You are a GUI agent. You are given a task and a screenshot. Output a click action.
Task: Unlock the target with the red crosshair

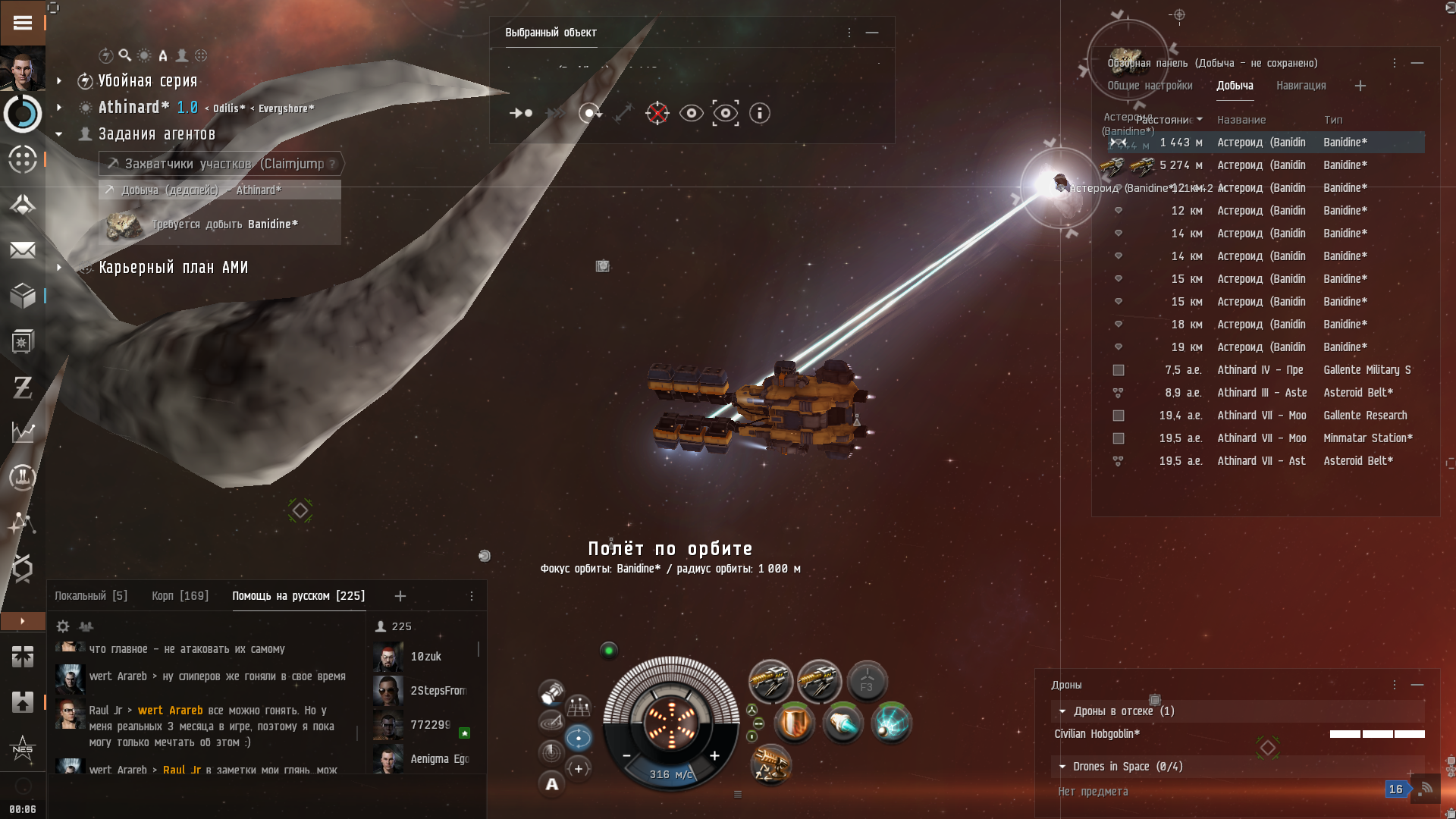657,113
